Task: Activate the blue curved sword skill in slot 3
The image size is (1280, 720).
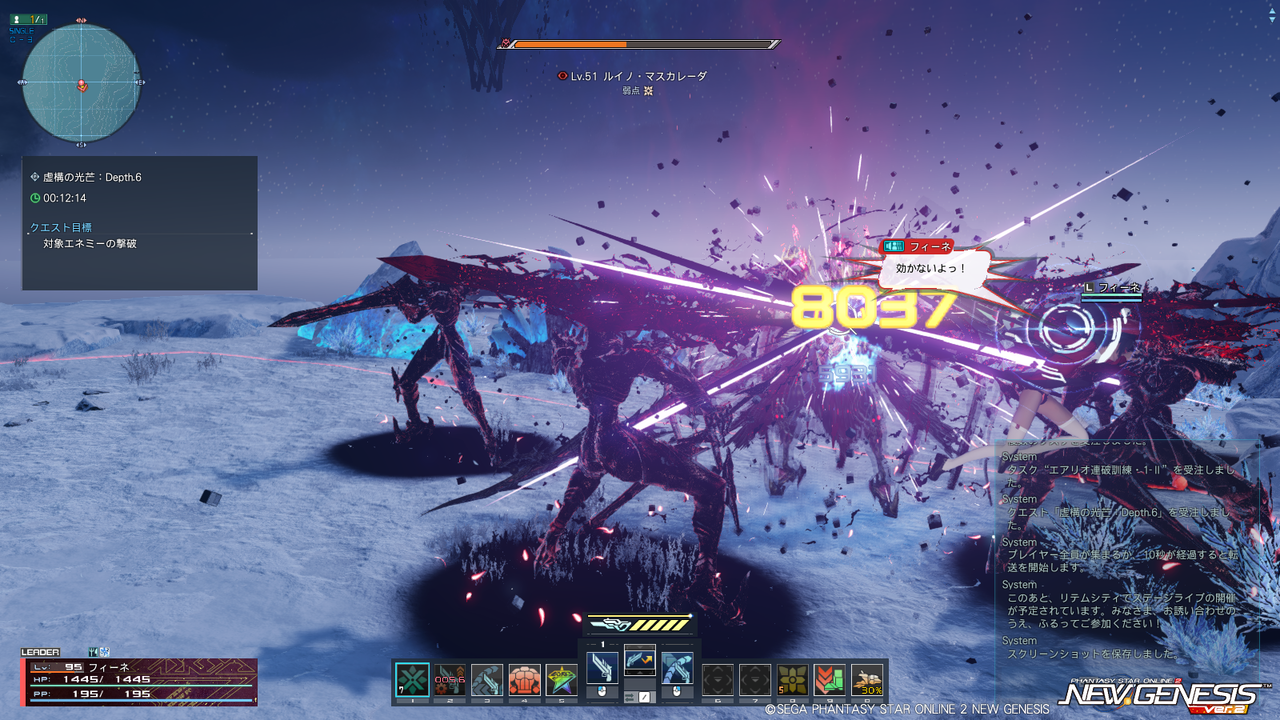Action: [x=487, y=680]
